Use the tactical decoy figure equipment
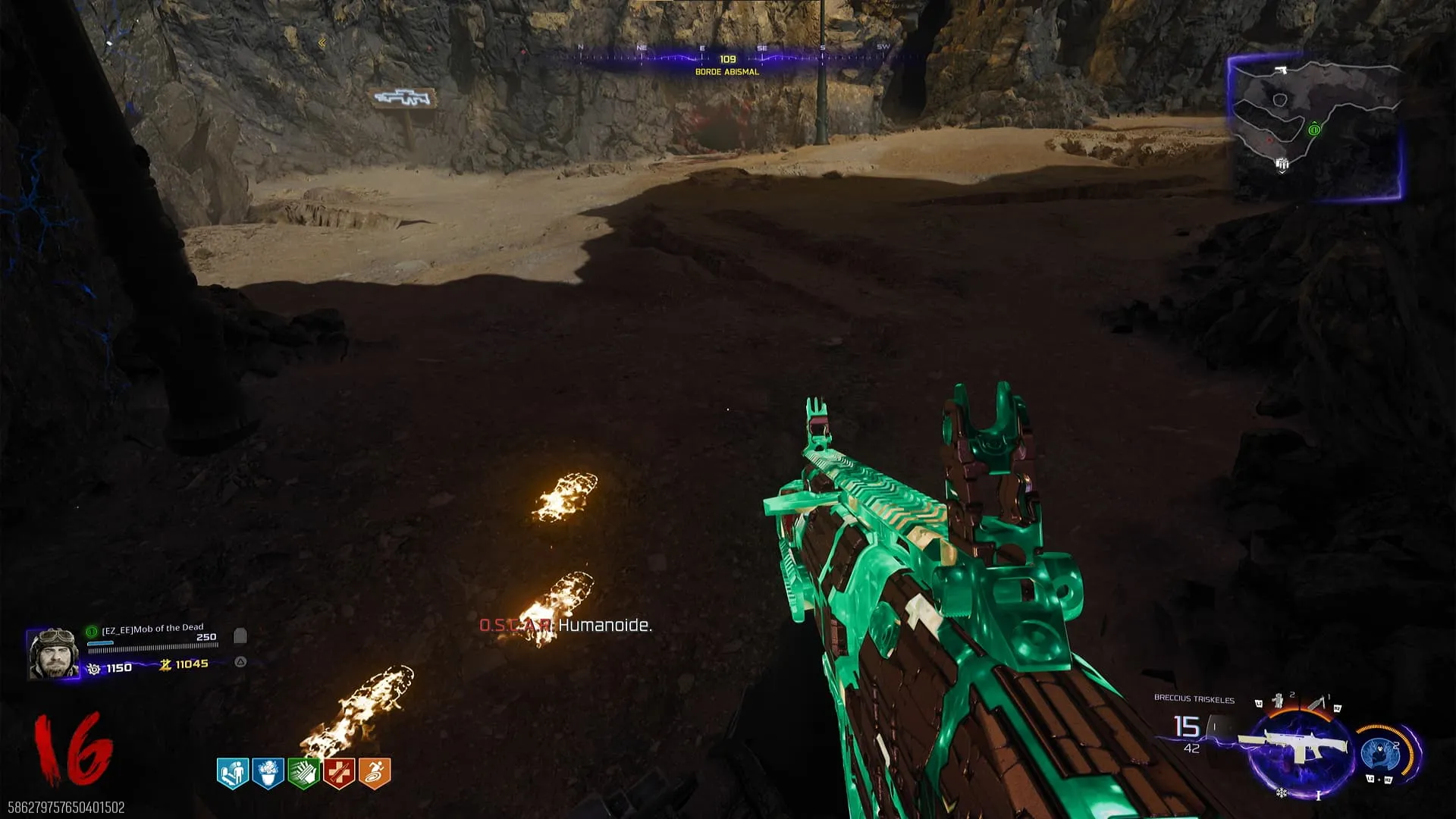Viewport: 1456px width, 819px height. tap(1278, 701)
